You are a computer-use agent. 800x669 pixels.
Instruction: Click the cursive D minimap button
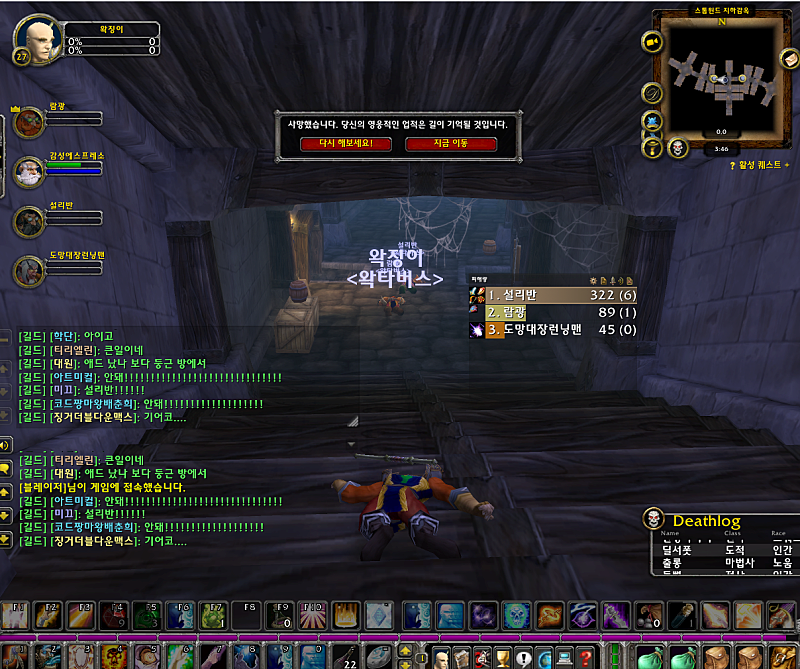[651, 93]
